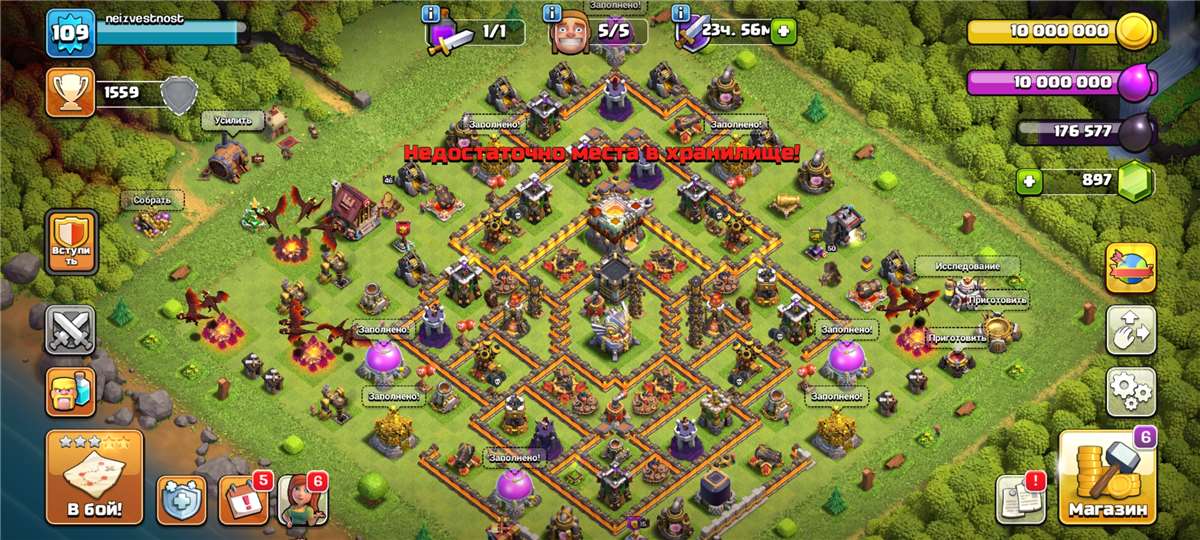Open the level 109 player profile badge
1200x540 pixels.
point(70,33)
